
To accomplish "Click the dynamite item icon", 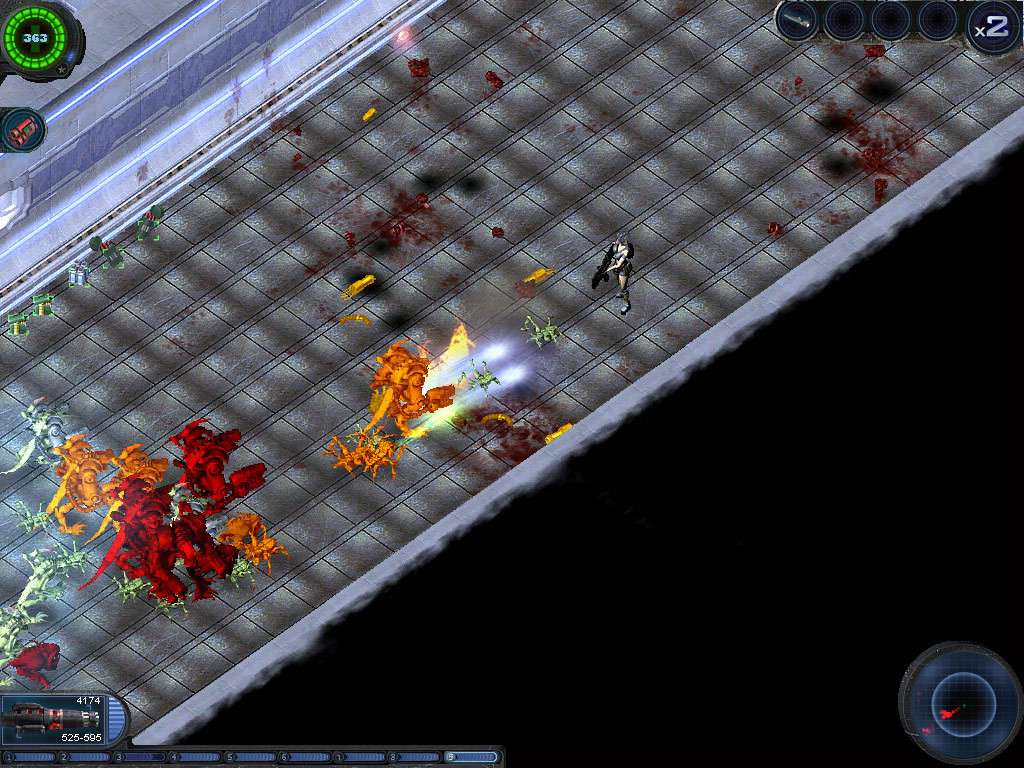I will pyautogui.click(x=21, y=130).
